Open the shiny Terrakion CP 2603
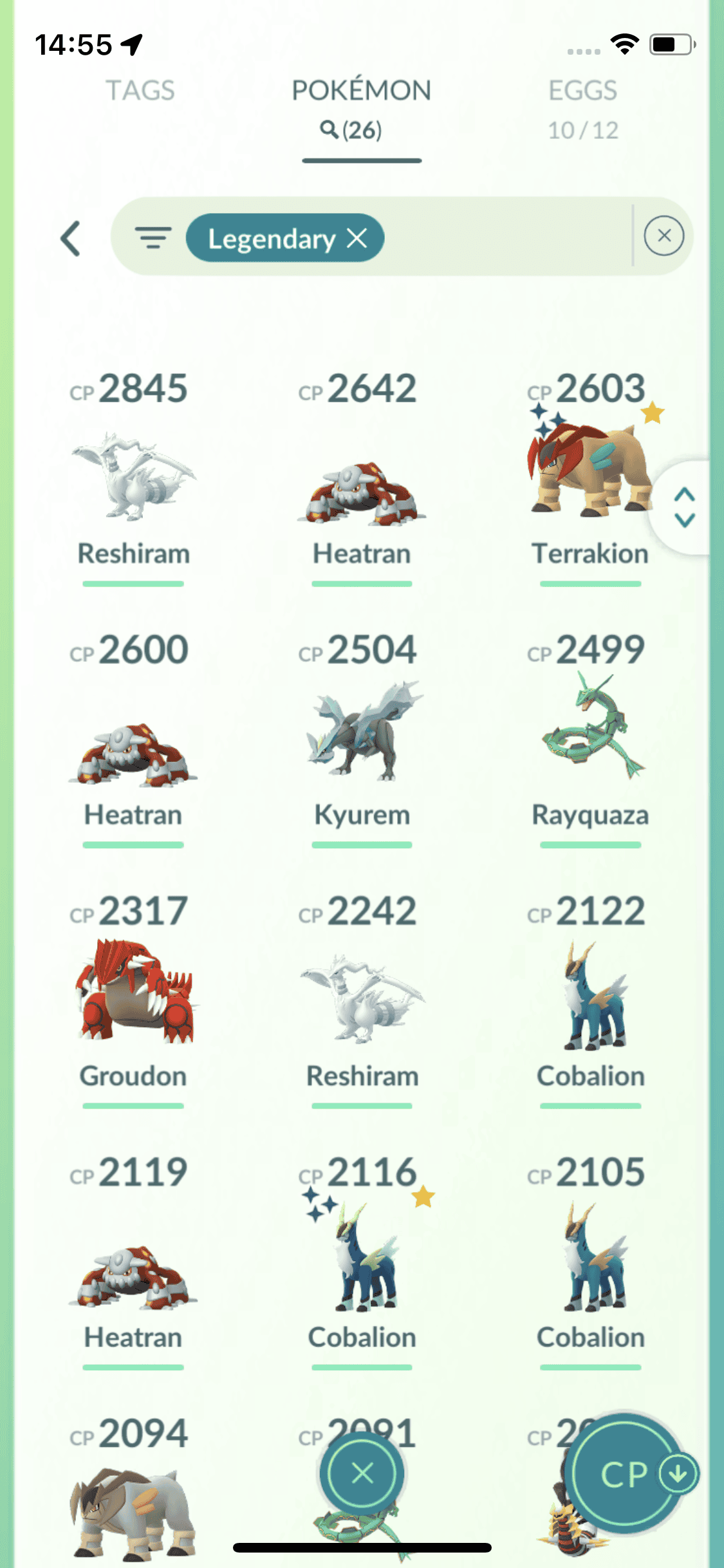This screenshot has height=1568, width=724. tap(590, 470)
